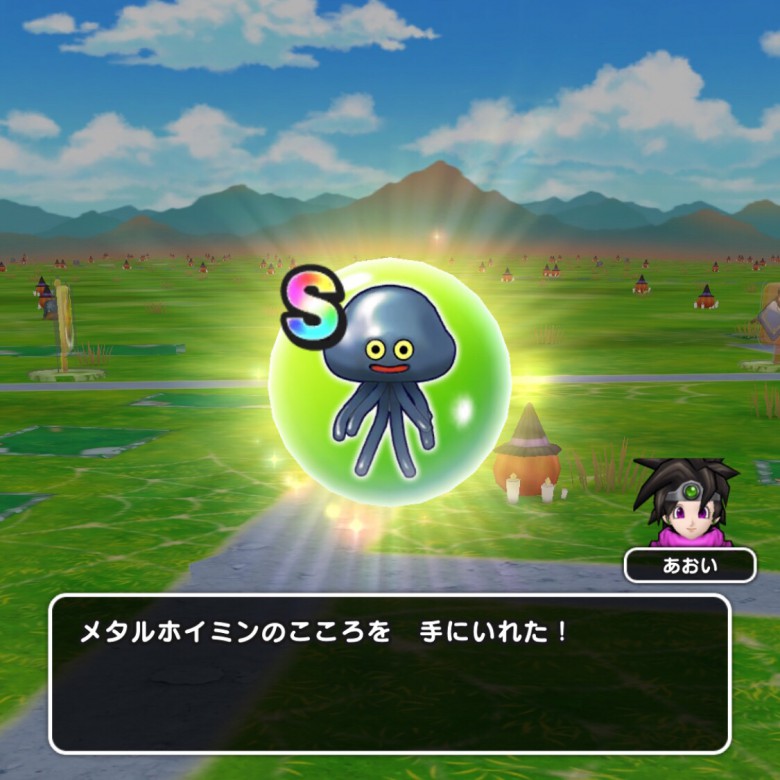
Task: Tap the S-rank Metal Hoimin heart orb
Action: click(391, 382)
